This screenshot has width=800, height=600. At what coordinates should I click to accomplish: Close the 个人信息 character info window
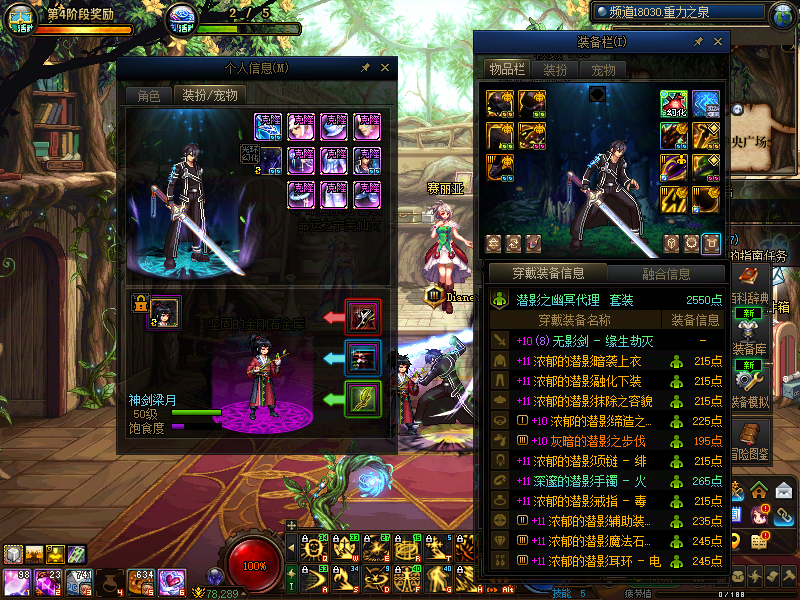tap(384, 68)
